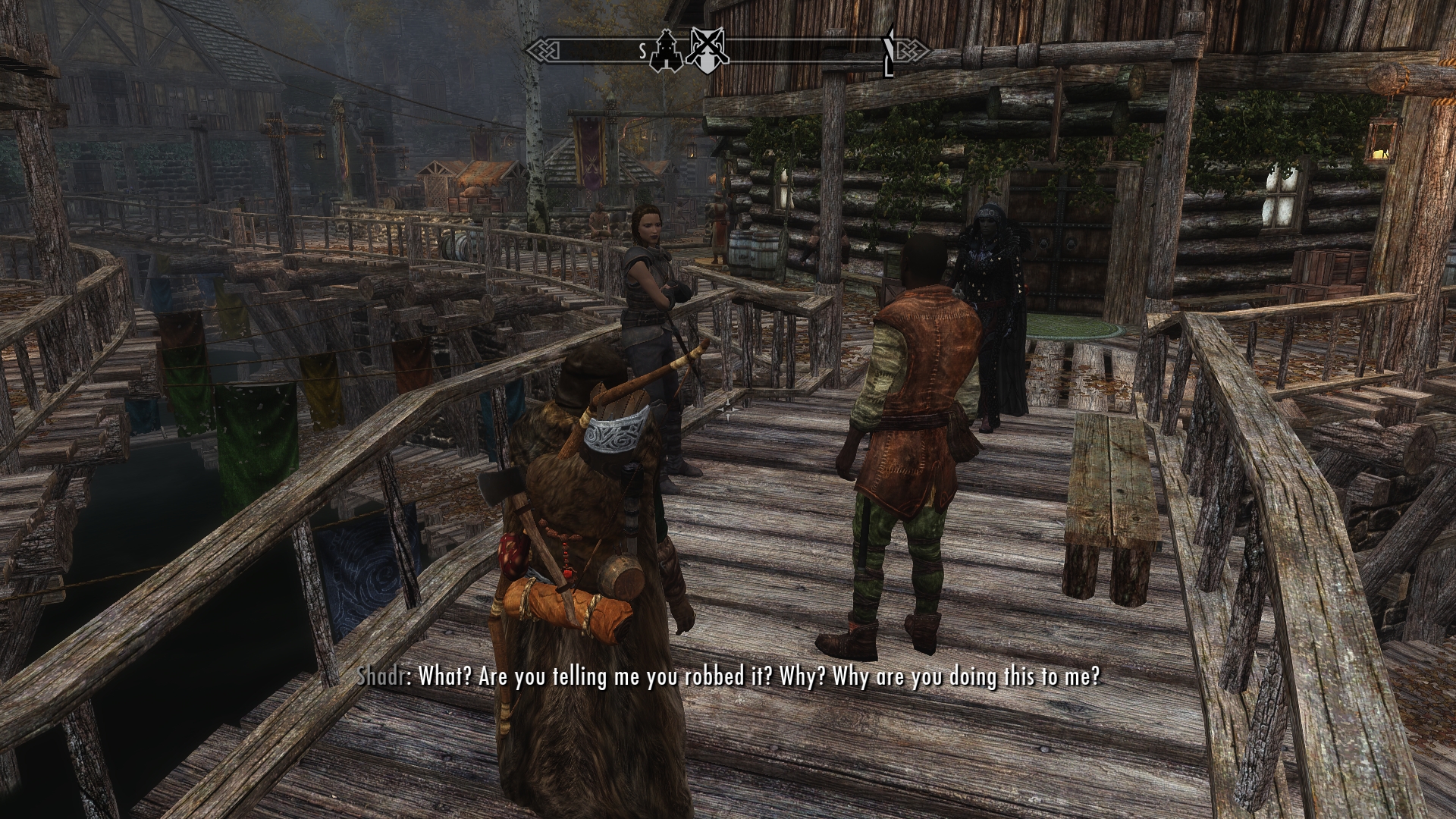Select the marker at the compass's right end

(x=890, y=51)
